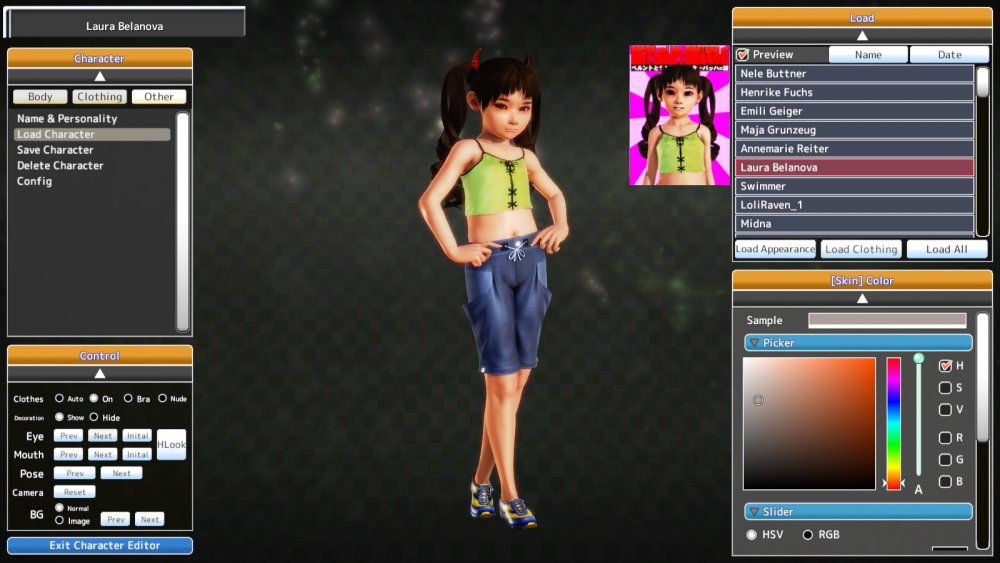Select the RGB slider mode
This screenshot has width=1000, height=563.
[x=808, y=535]
